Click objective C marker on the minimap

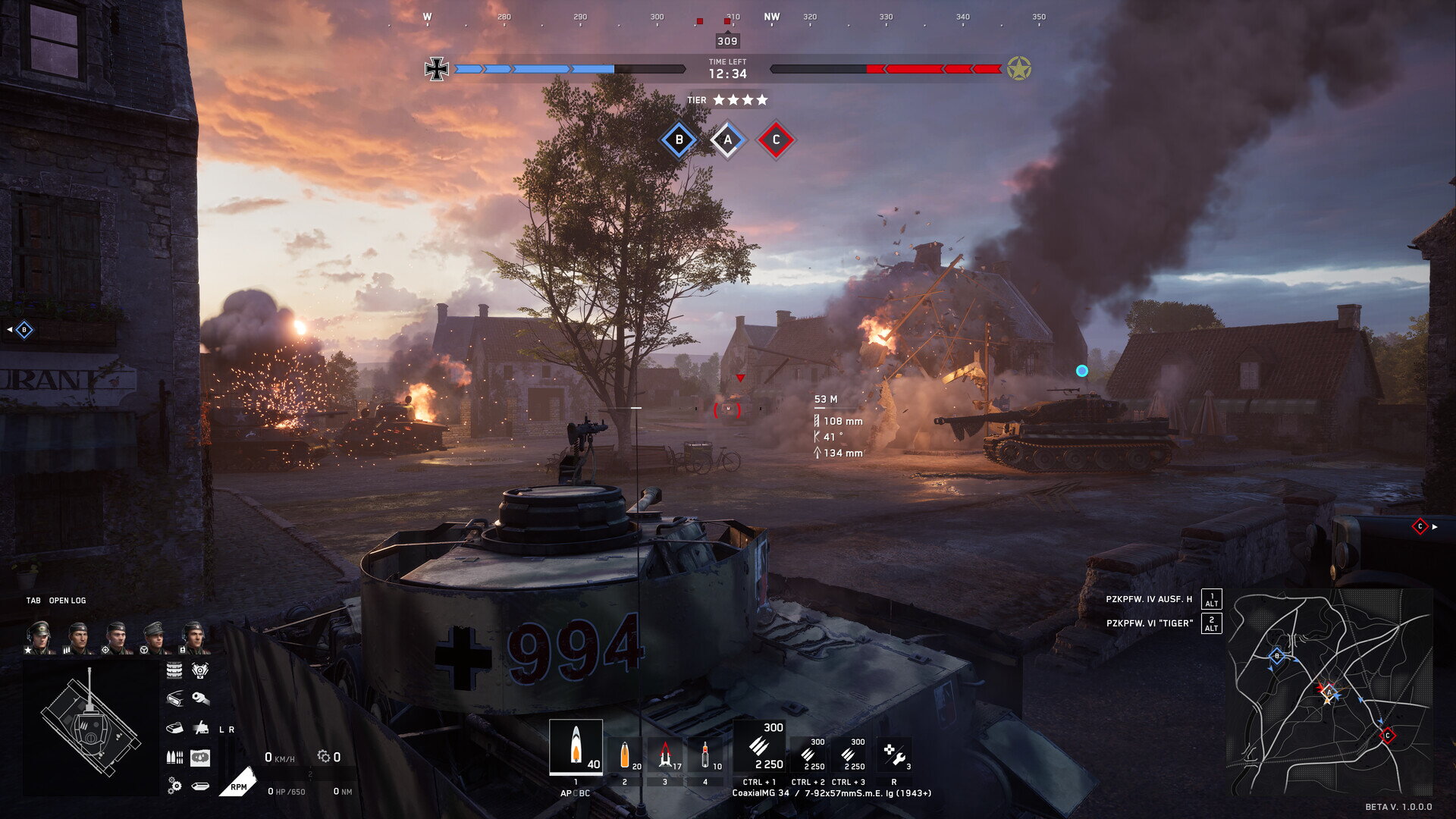coord(1387,735)
